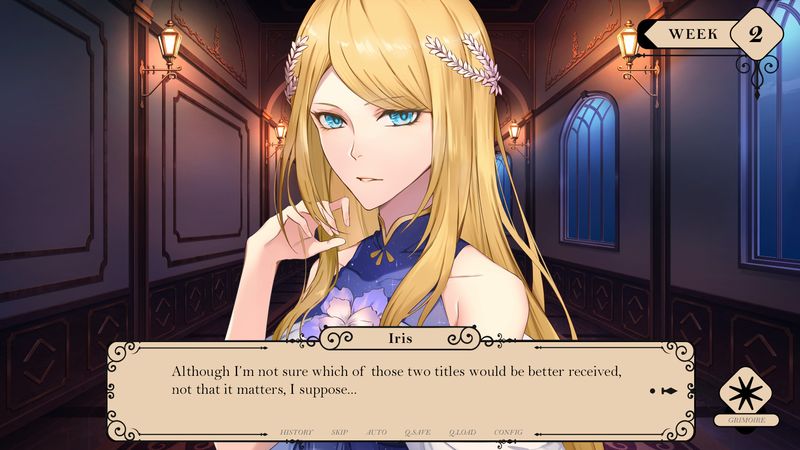Activate Skip to fast-forward dialogue
The height and width of the screenshot is (450, 800).
pyautogui.click(x=339, y=432)
